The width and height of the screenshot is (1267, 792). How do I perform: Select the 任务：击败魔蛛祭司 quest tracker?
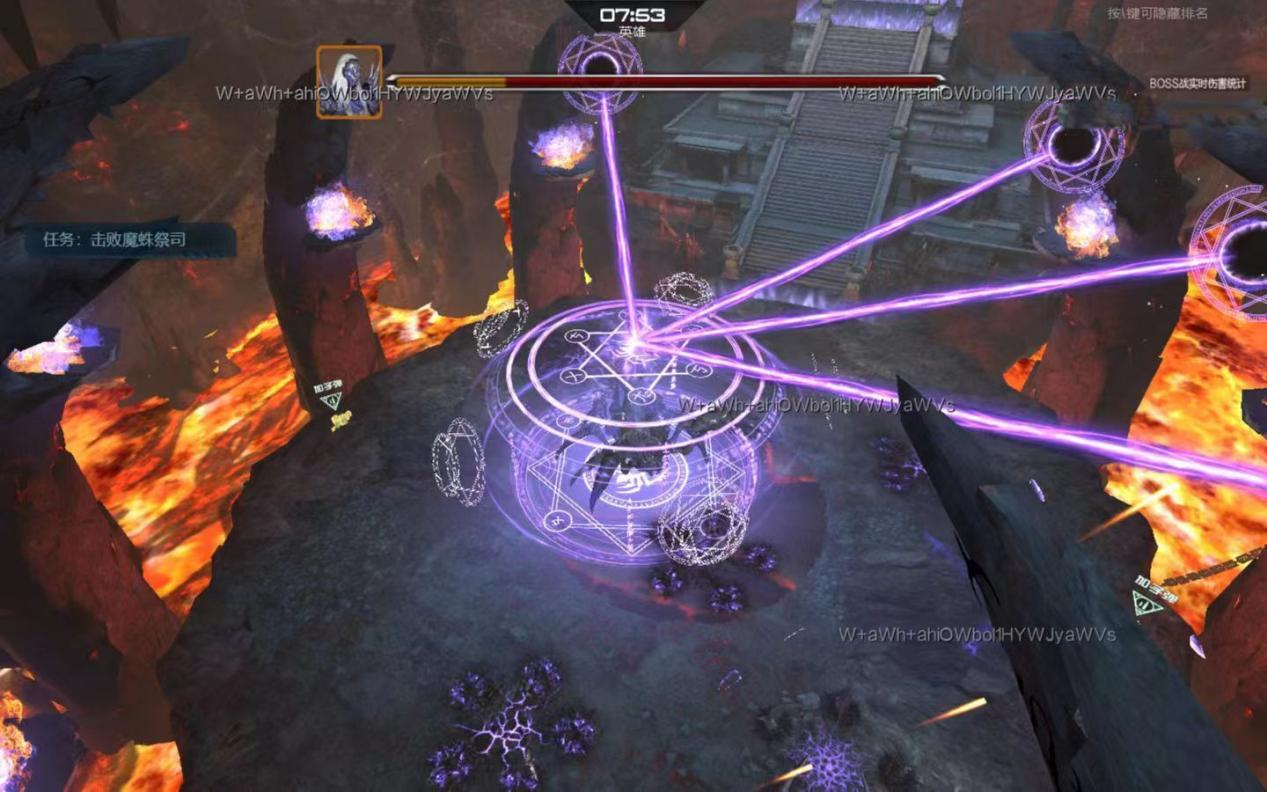(x=115, y=240)
